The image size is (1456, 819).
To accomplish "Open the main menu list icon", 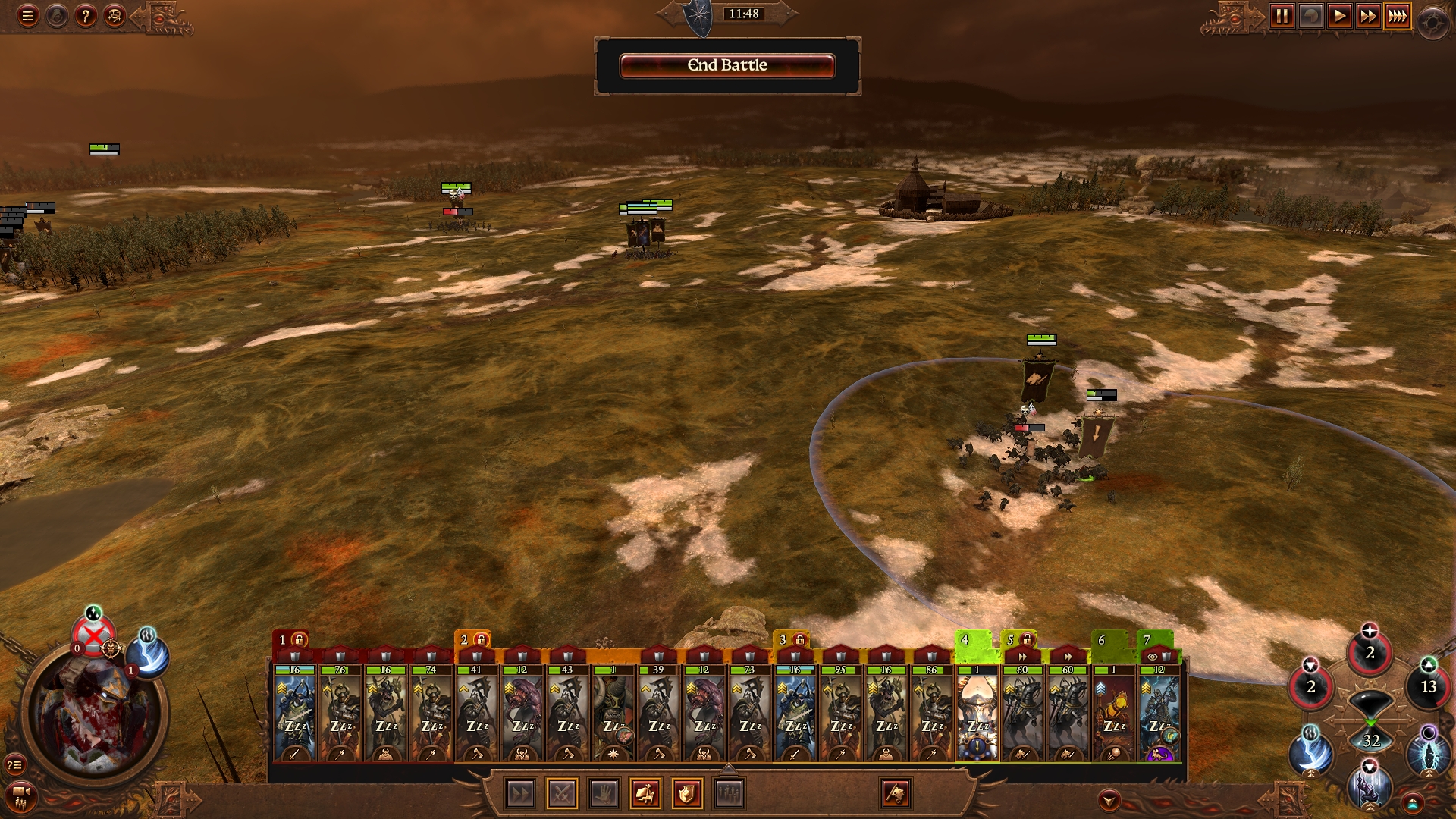I will [x=28, y=16].
